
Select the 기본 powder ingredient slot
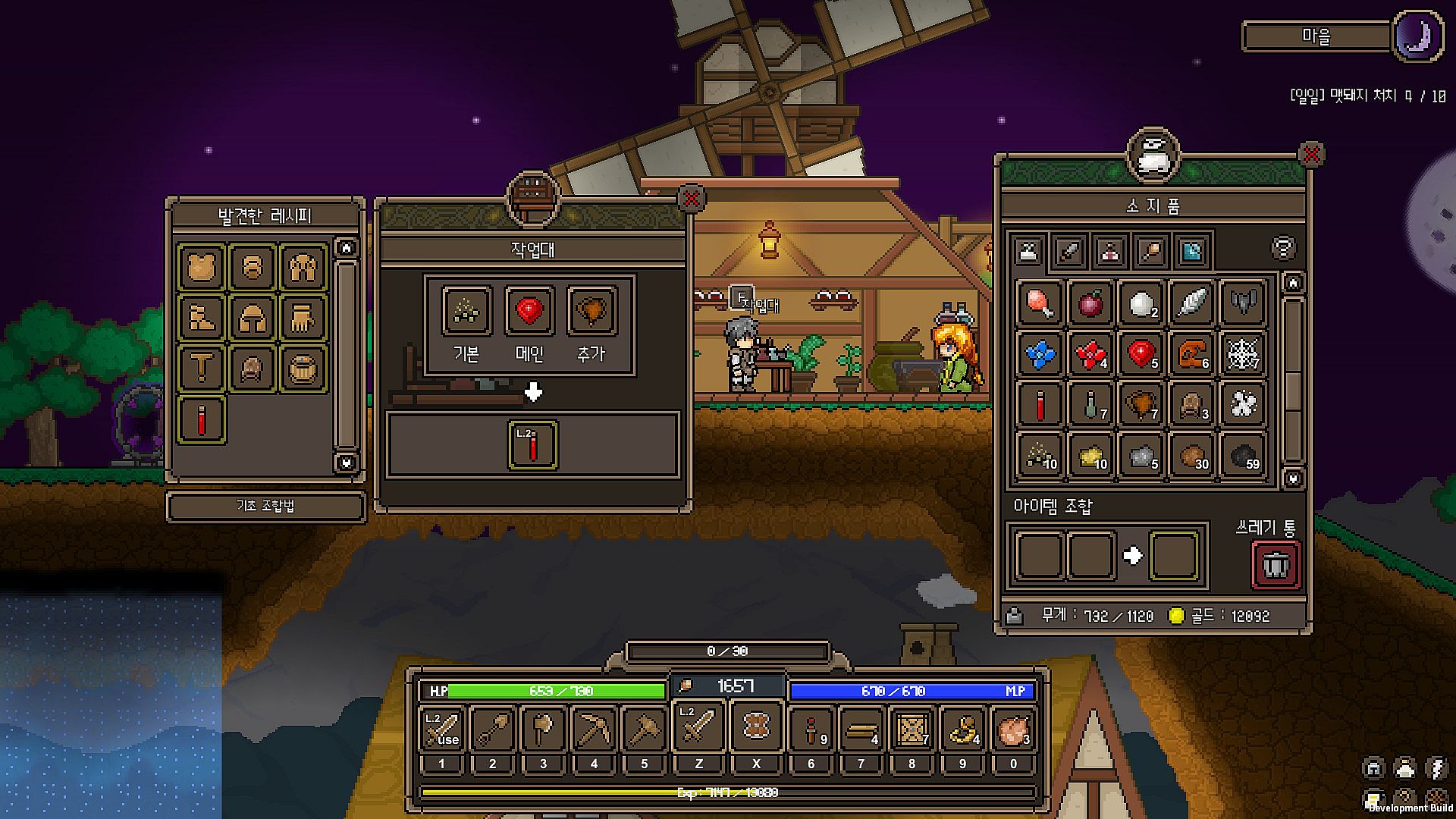click(x=466, y=310)
